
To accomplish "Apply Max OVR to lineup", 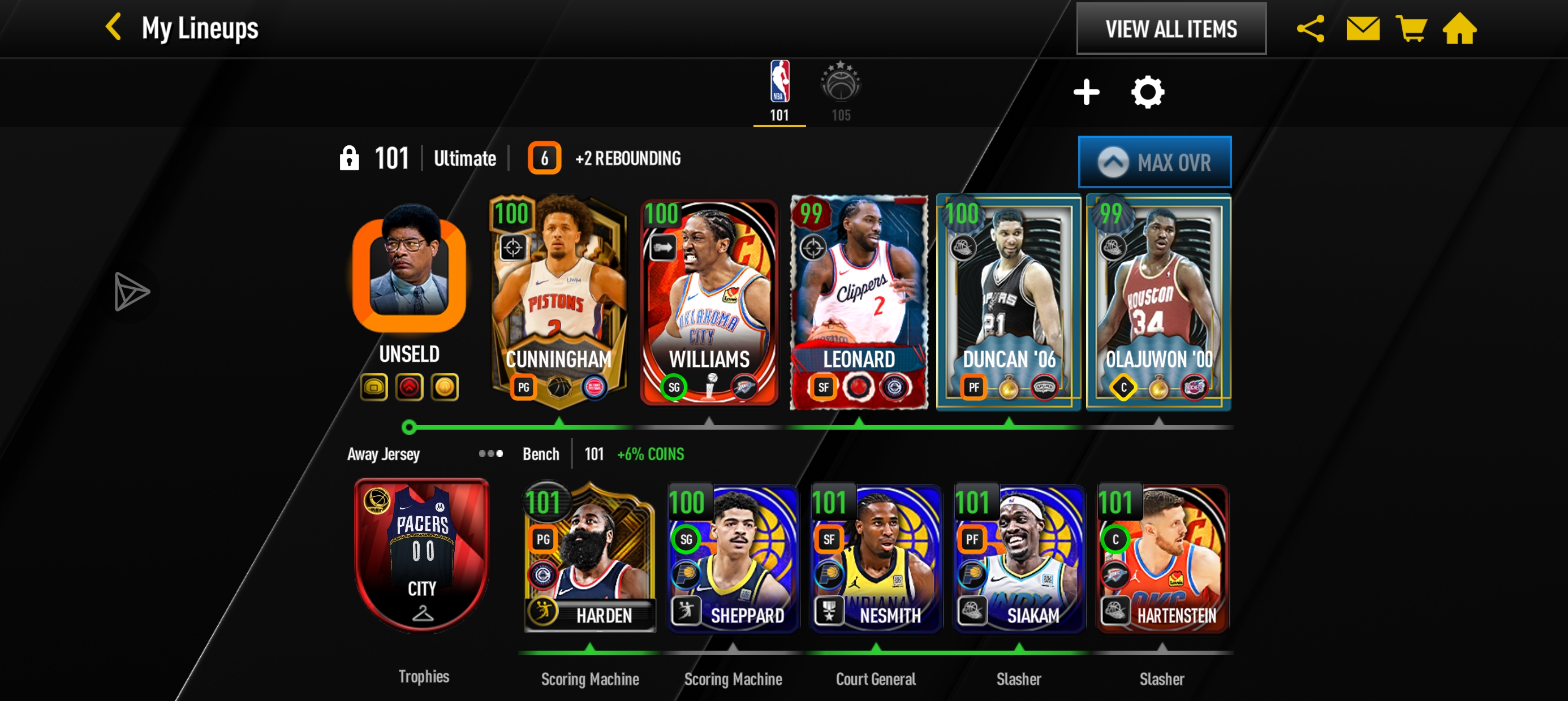I will (x=1155, y=162).
